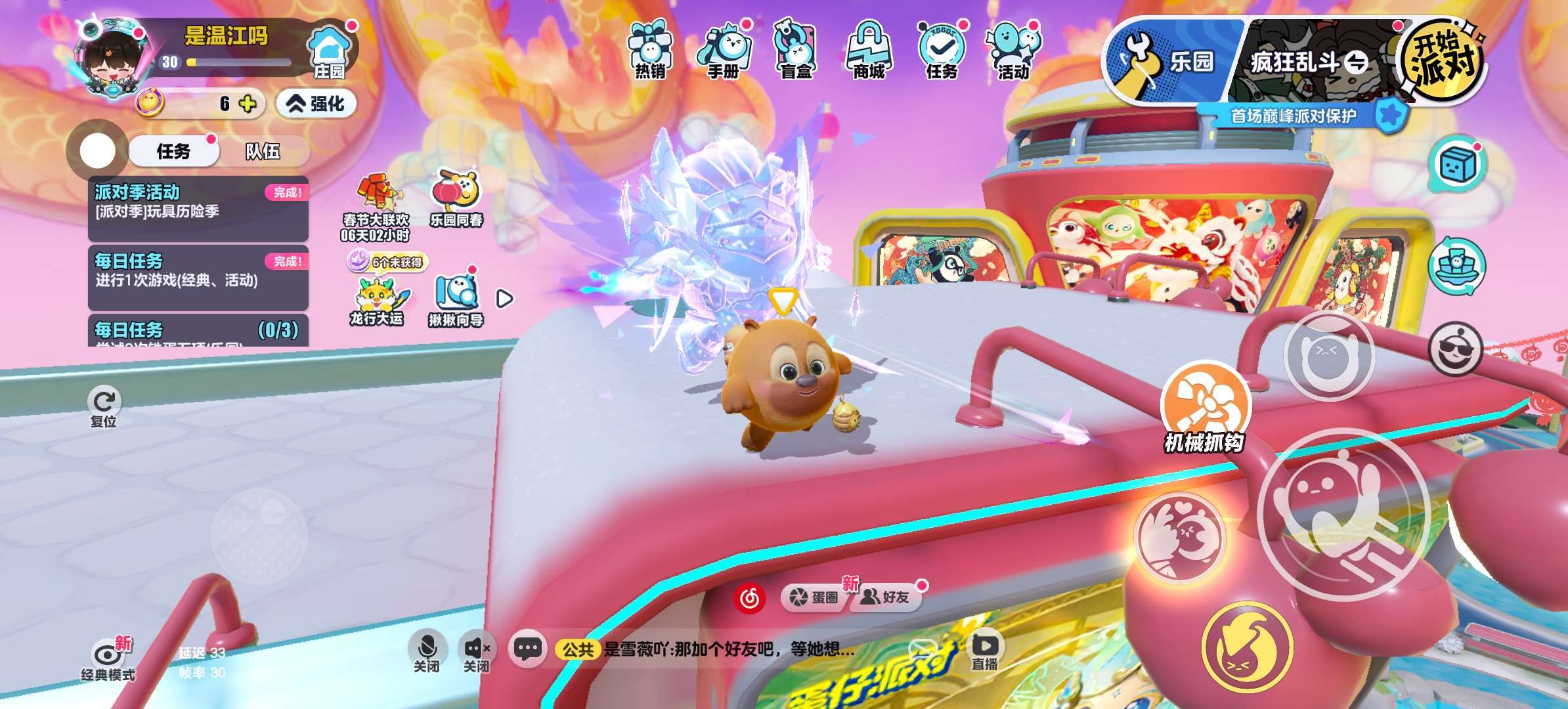The height and width of the screenshot is (709, 1568).
Task: Reset position with the 复位 button
Action: 104,408
